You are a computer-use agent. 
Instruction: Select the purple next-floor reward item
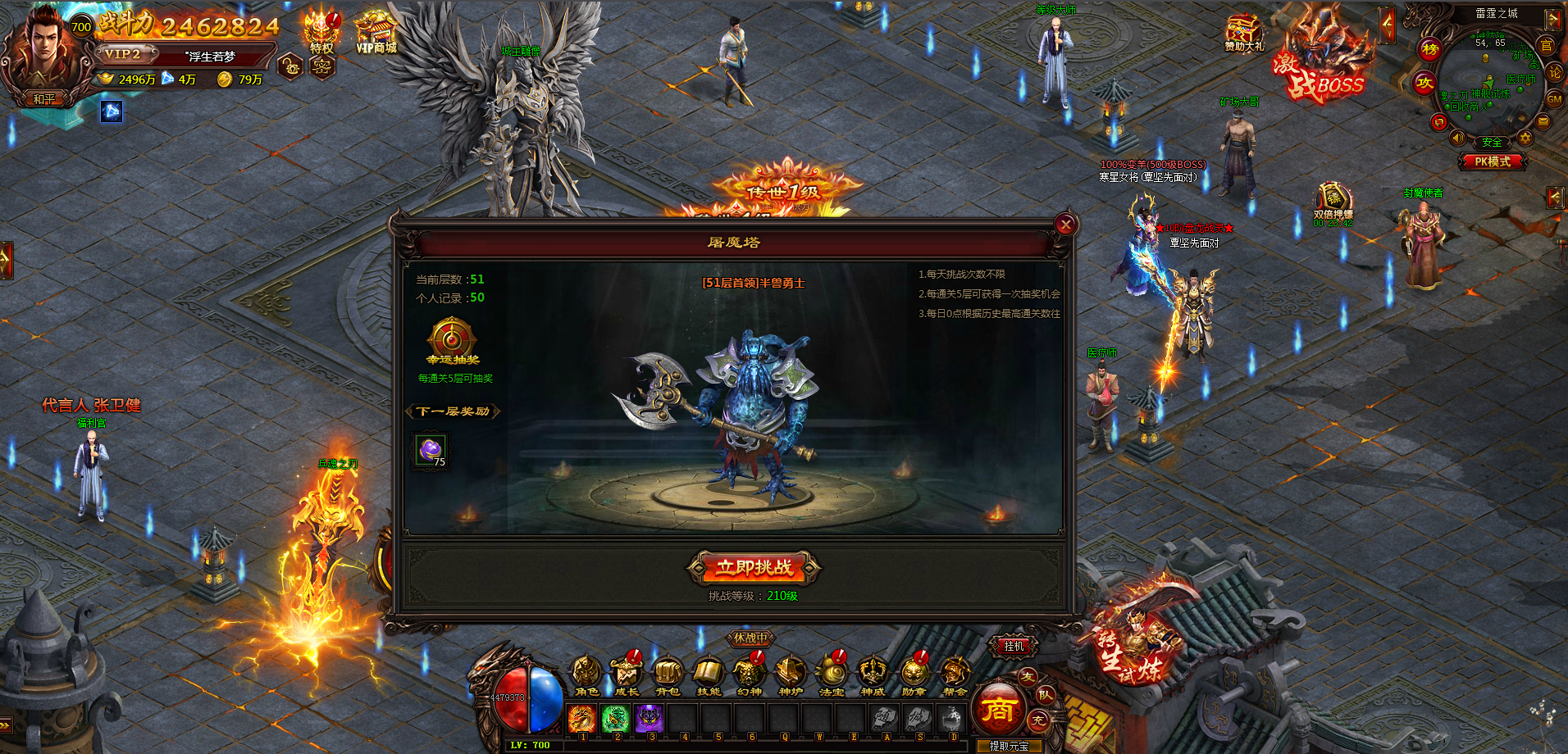[431, 450]
